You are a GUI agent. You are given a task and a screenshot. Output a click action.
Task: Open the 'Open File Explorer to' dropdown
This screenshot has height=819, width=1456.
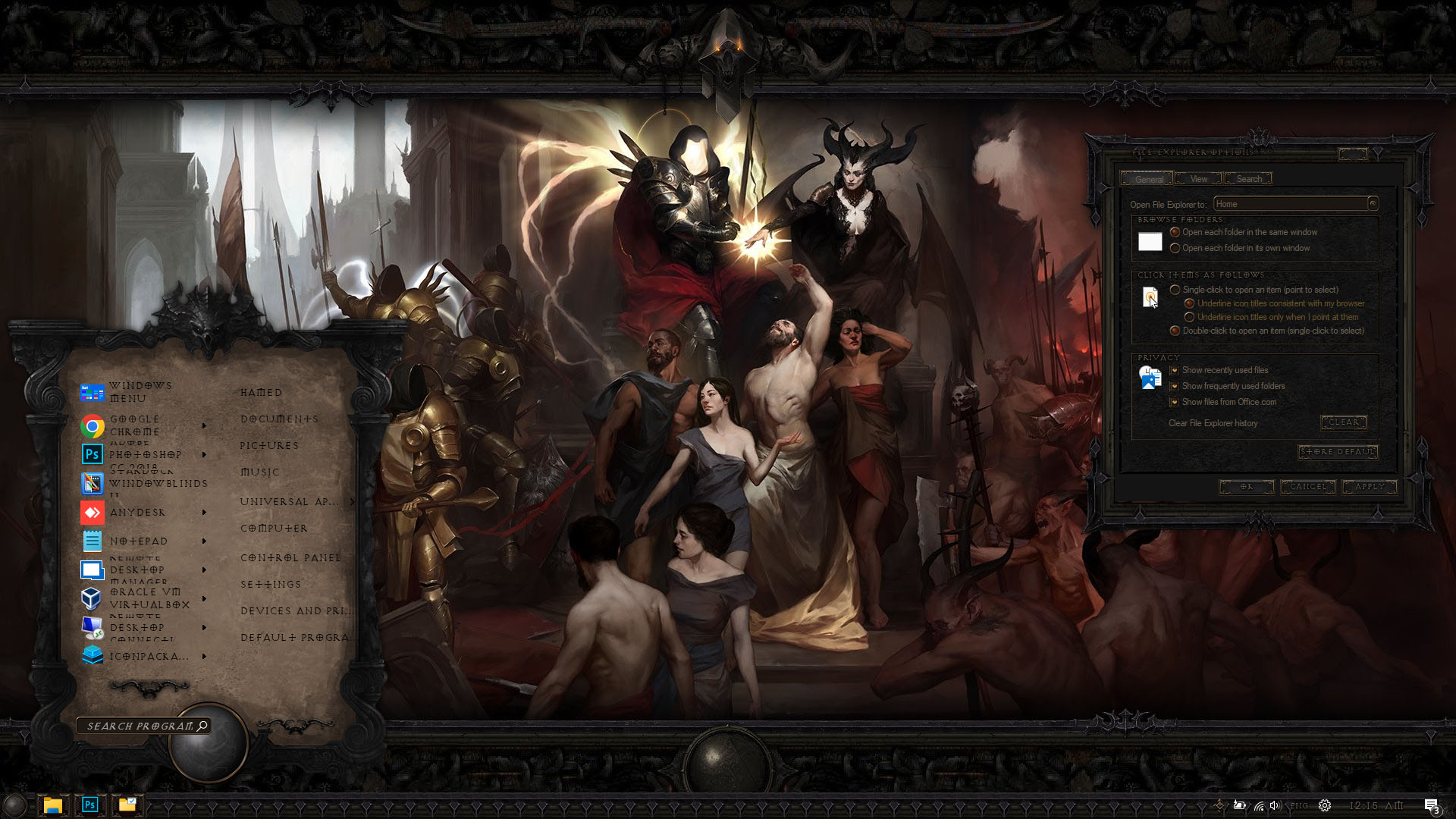point(1372,203)
